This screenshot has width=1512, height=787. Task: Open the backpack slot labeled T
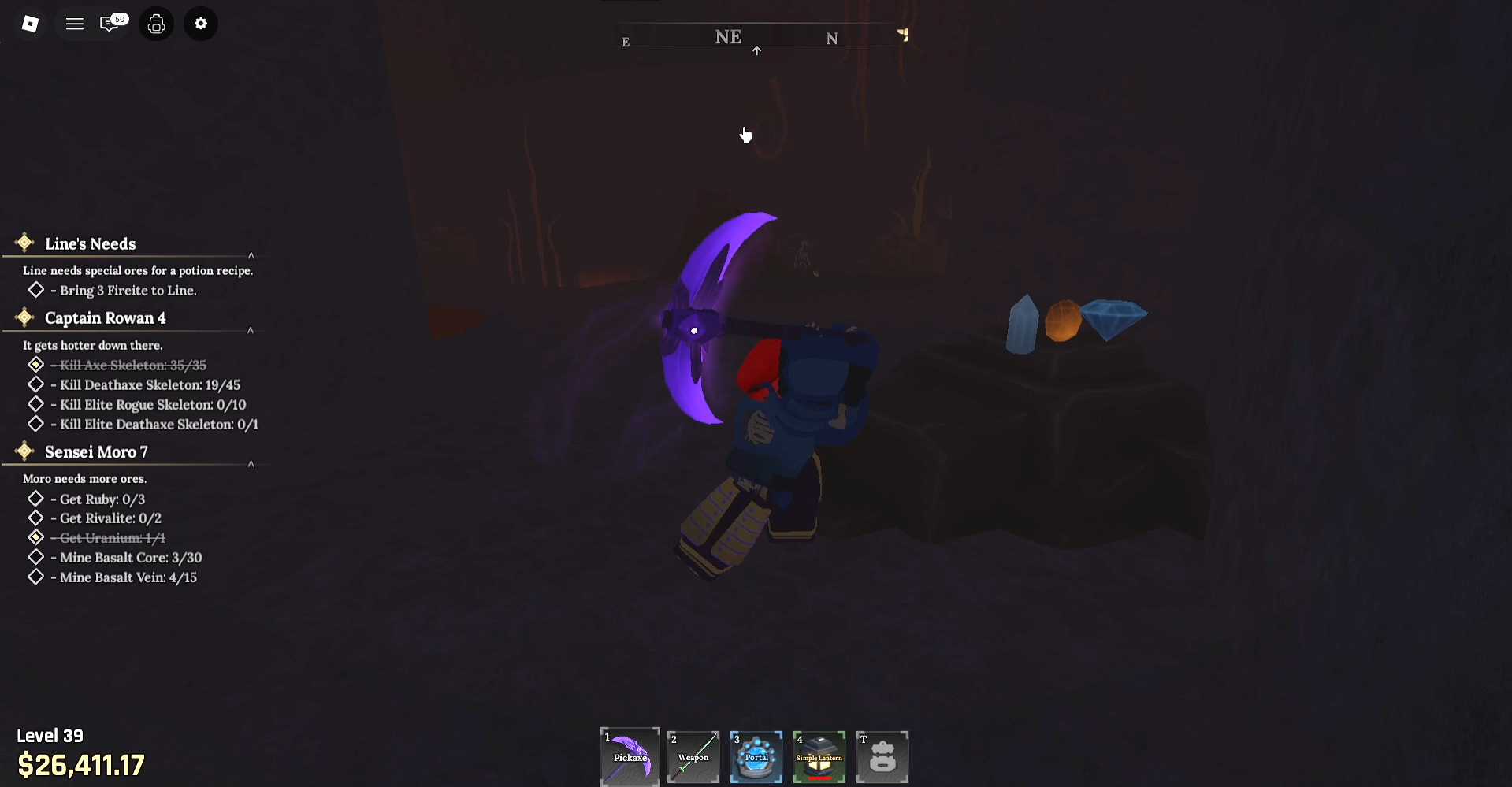[x=882, y=756]
